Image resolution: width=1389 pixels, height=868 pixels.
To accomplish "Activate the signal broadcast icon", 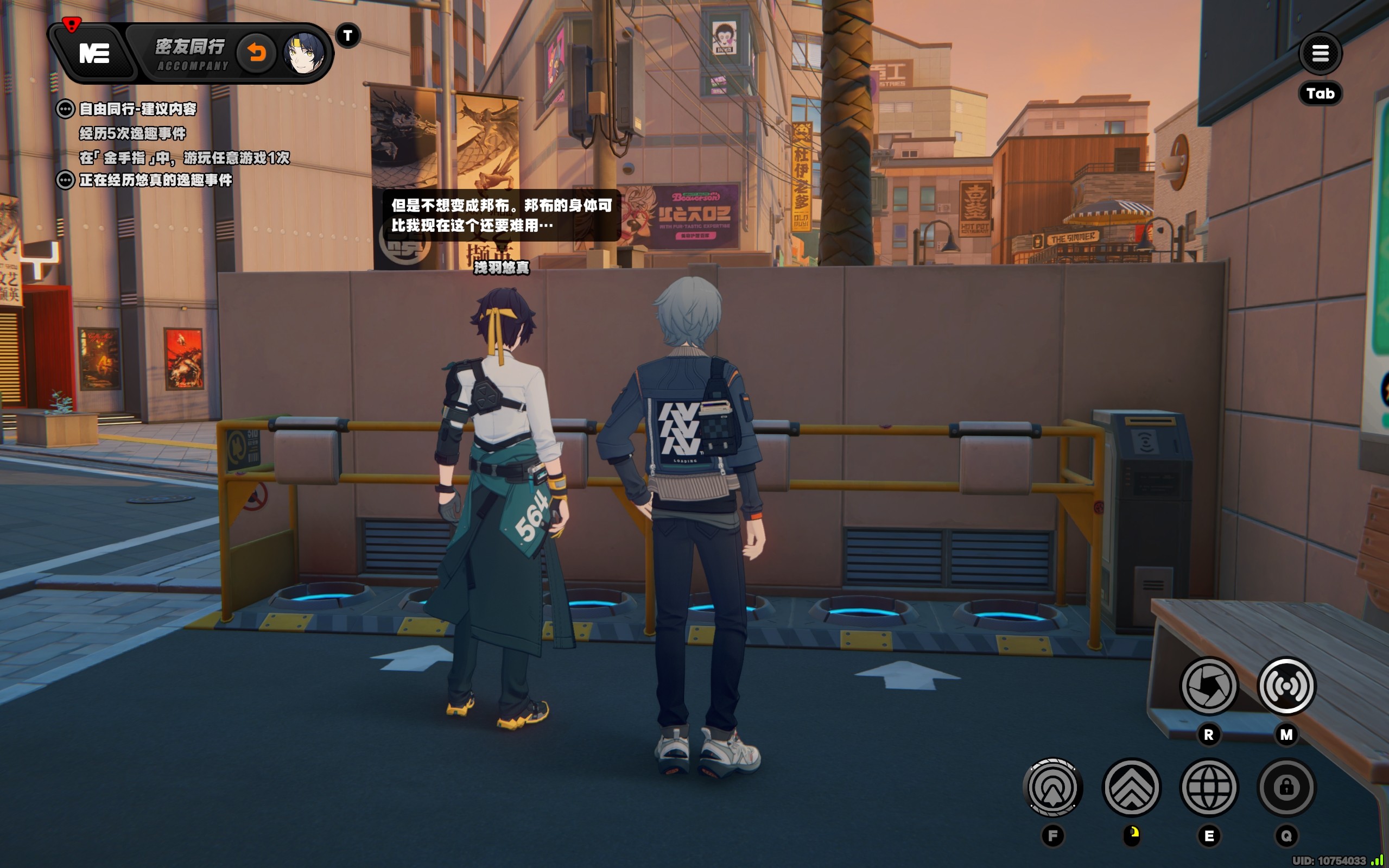I will coord(1286,686).
